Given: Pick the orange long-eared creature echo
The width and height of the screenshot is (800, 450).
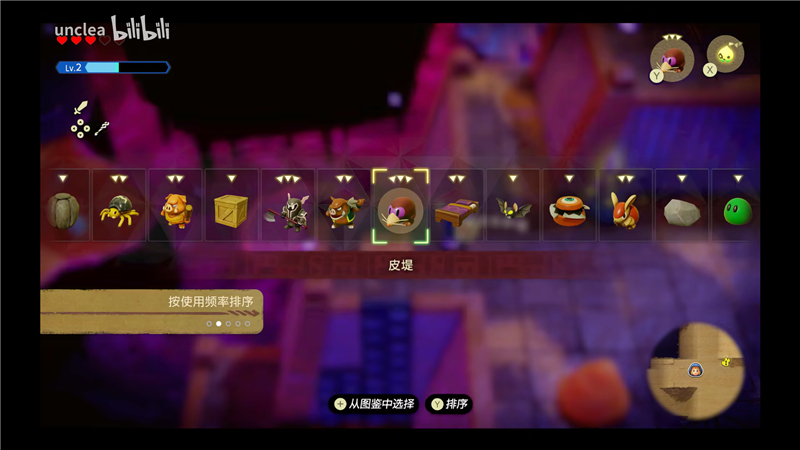Looking at the screenshot, I should [625, 210].
